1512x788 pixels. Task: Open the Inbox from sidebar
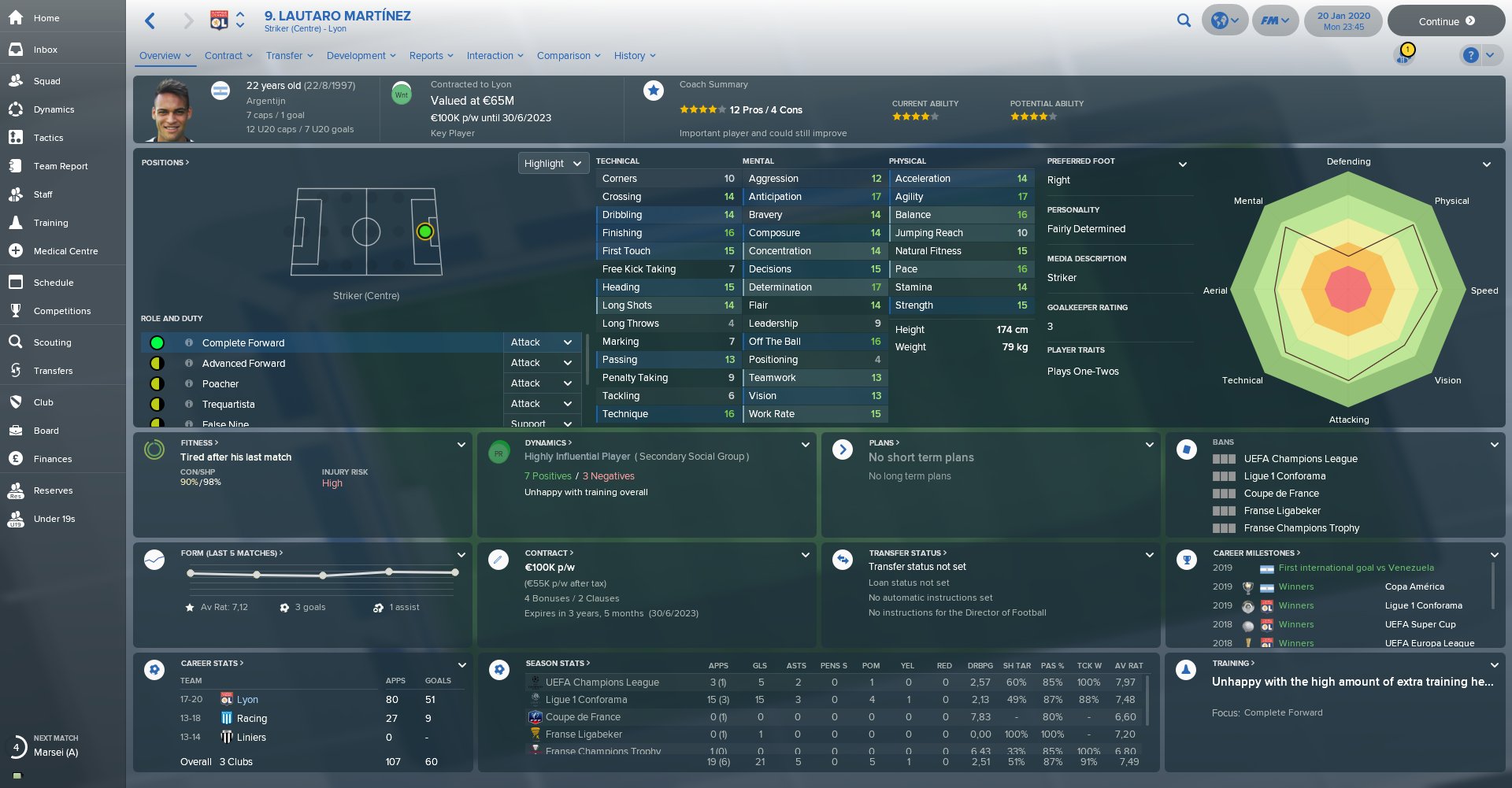click(45, 50)
